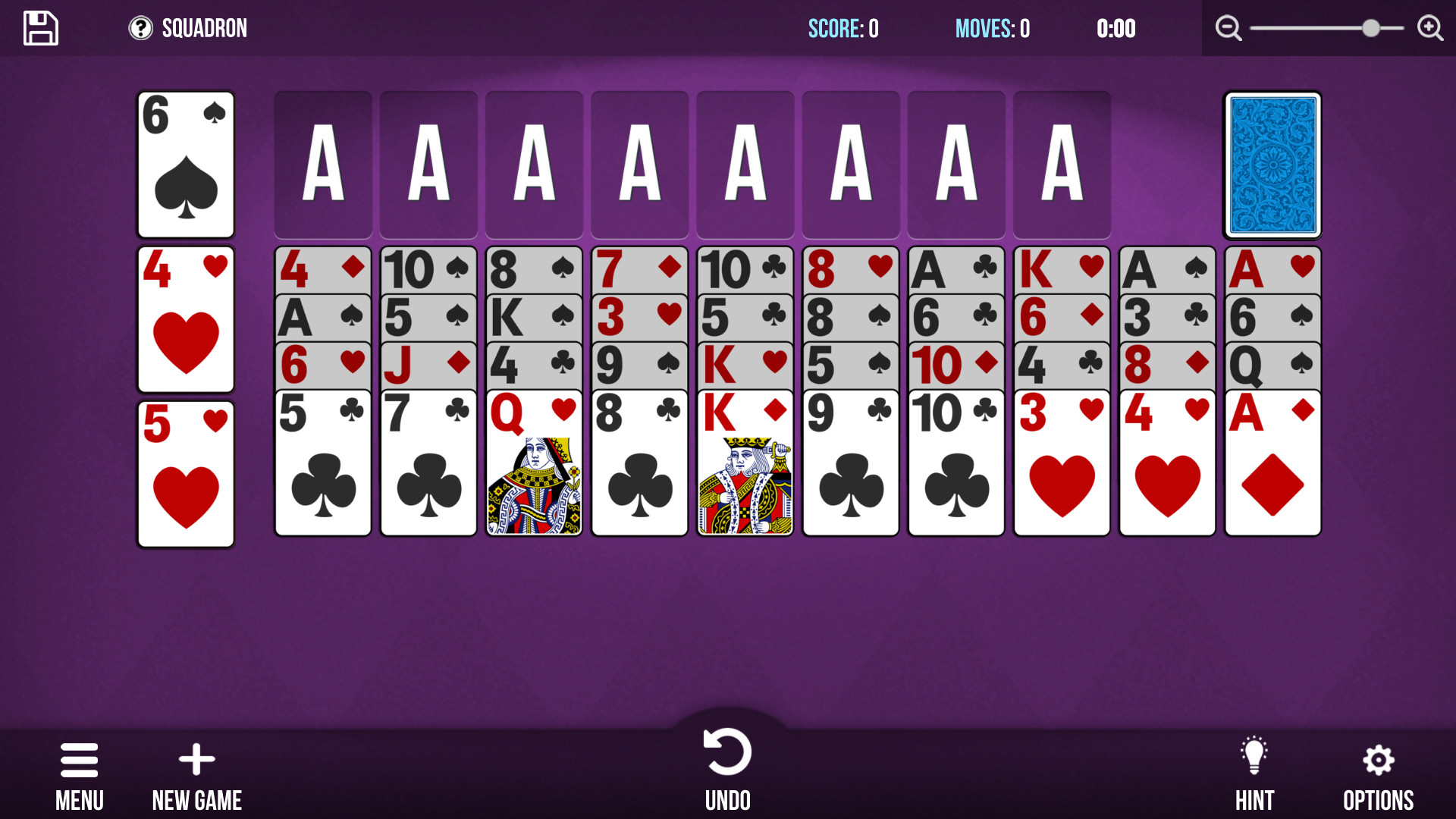1456x819 pixels.
Task: Click the MOVES counter display
Action: click(x=992, y=30)
